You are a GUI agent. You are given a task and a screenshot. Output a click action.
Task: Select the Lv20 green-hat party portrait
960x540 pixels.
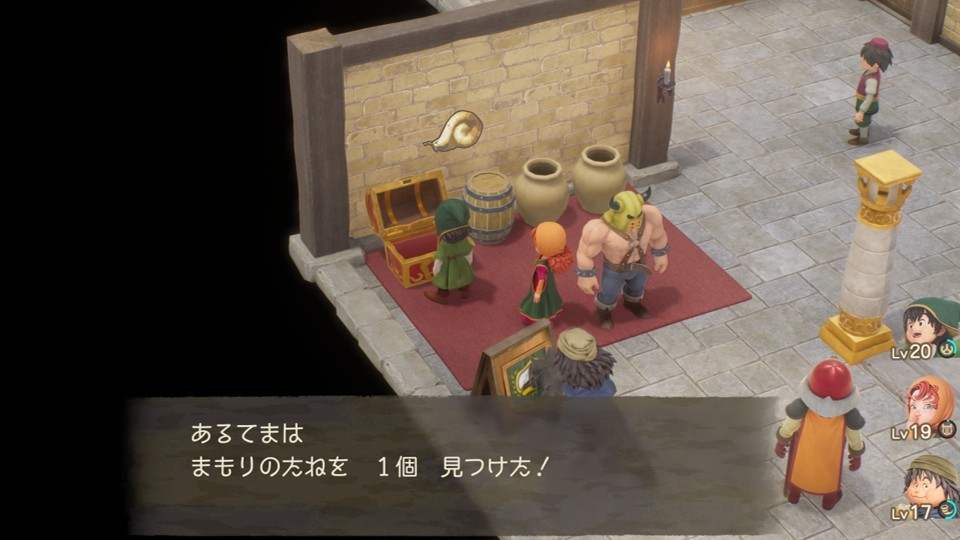point(929,324)
